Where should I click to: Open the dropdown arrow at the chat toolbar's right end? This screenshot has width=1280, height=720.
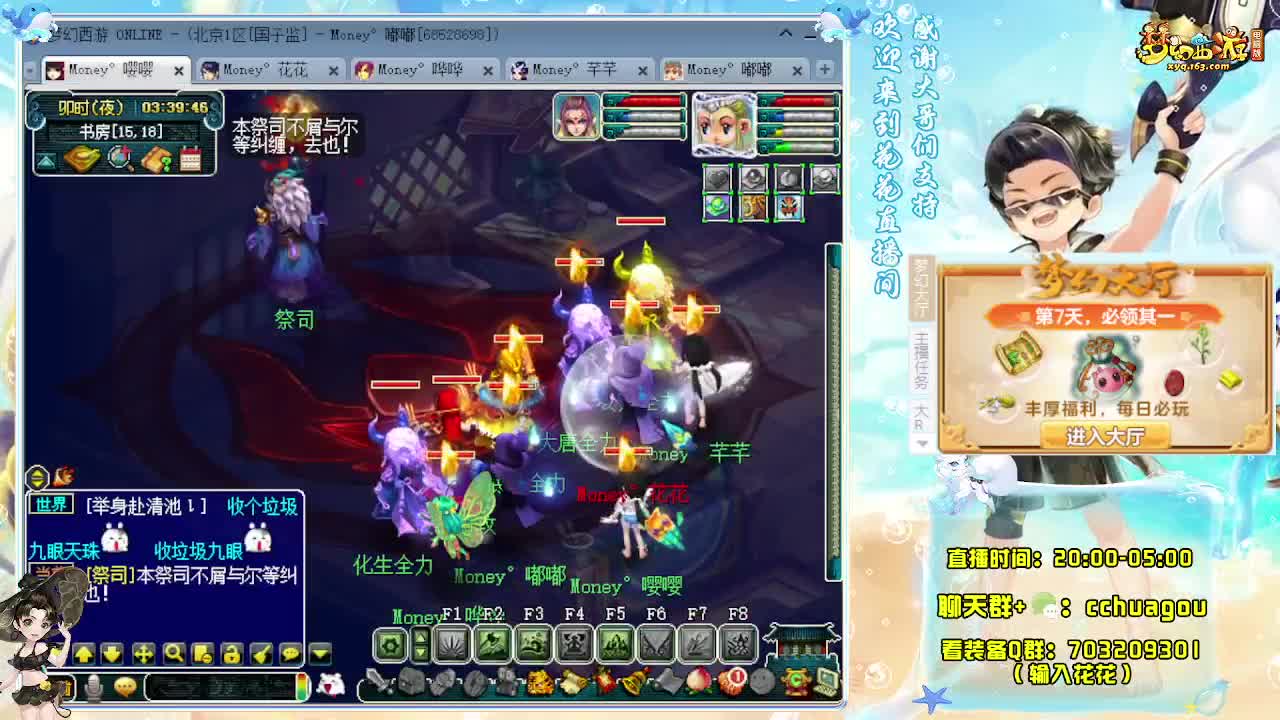[318, 655]
